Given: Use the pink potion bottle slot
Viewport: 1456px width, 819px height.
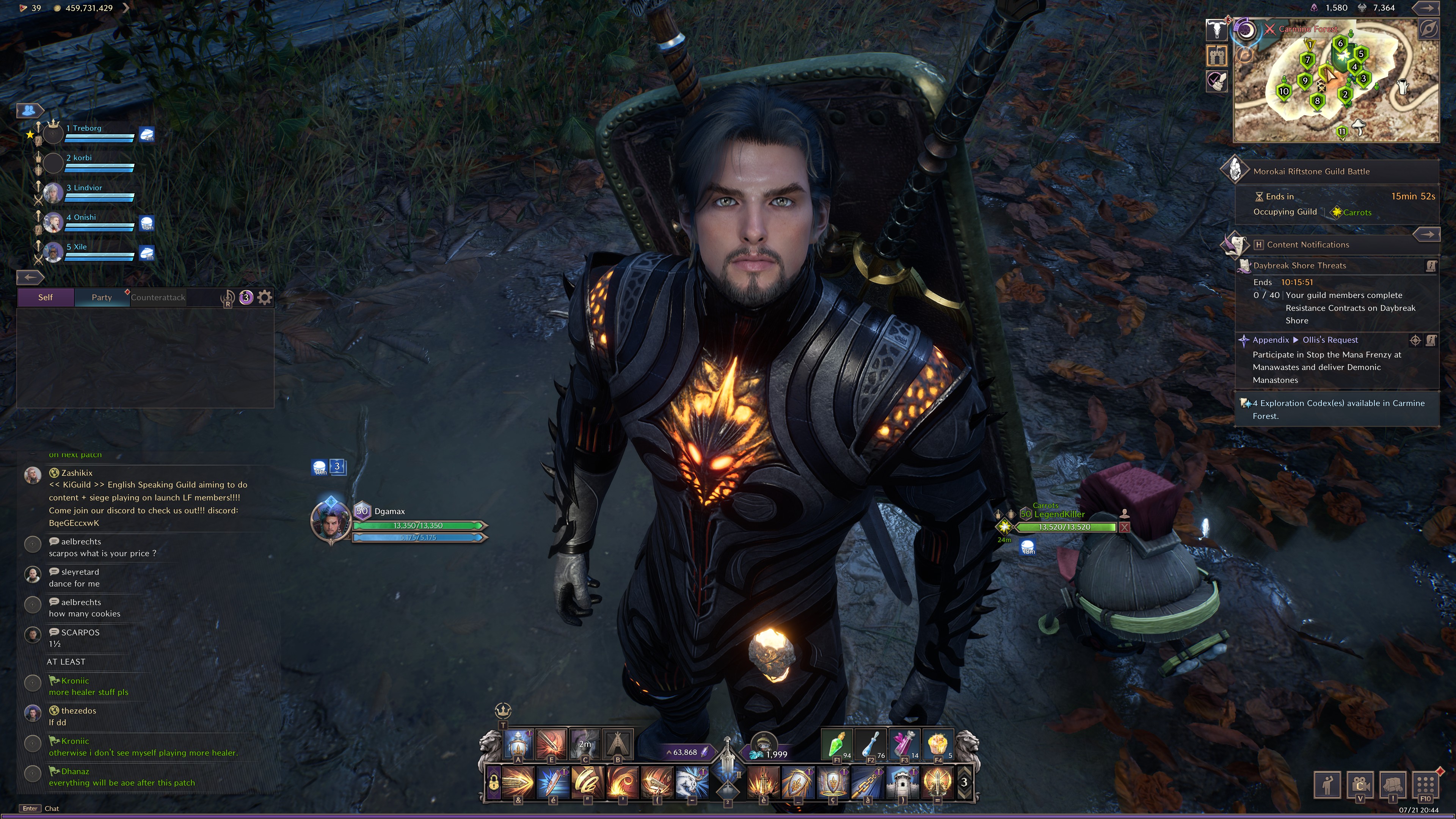Looking at the screenshot, I should click(904, 745).
